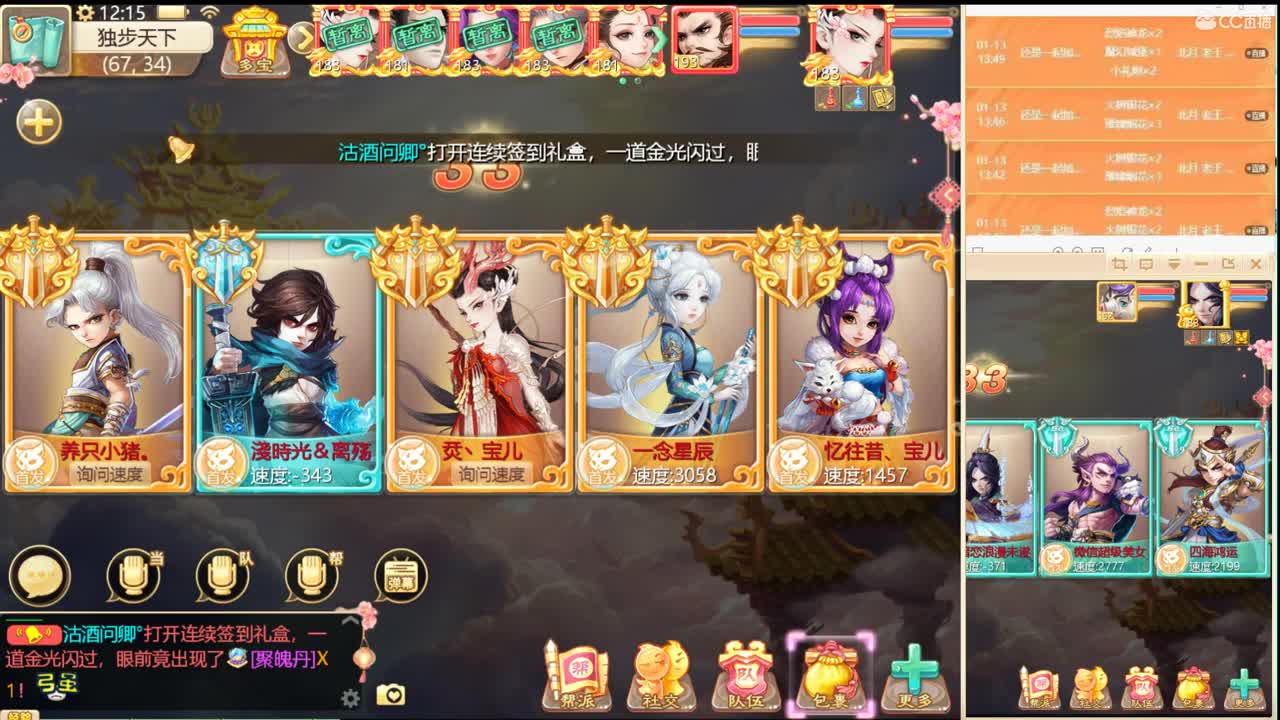Open the 多宝 shop icon
This screenshot has height=720, width=1280.
point(253,42)
